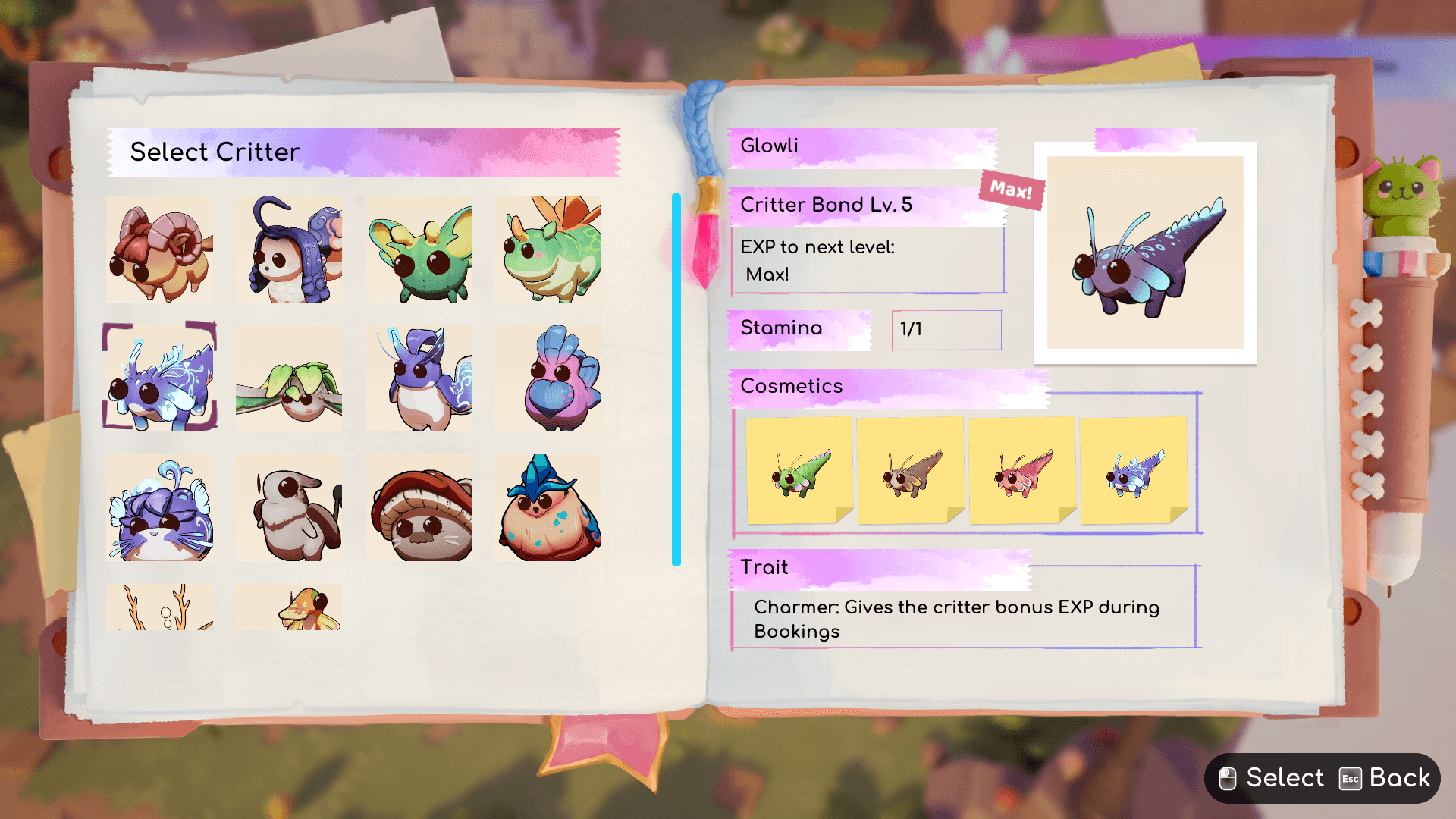This screenshot has width=1456, height=819.
Task: Choose the leafy sprout critter
Action: coord(289,379)
